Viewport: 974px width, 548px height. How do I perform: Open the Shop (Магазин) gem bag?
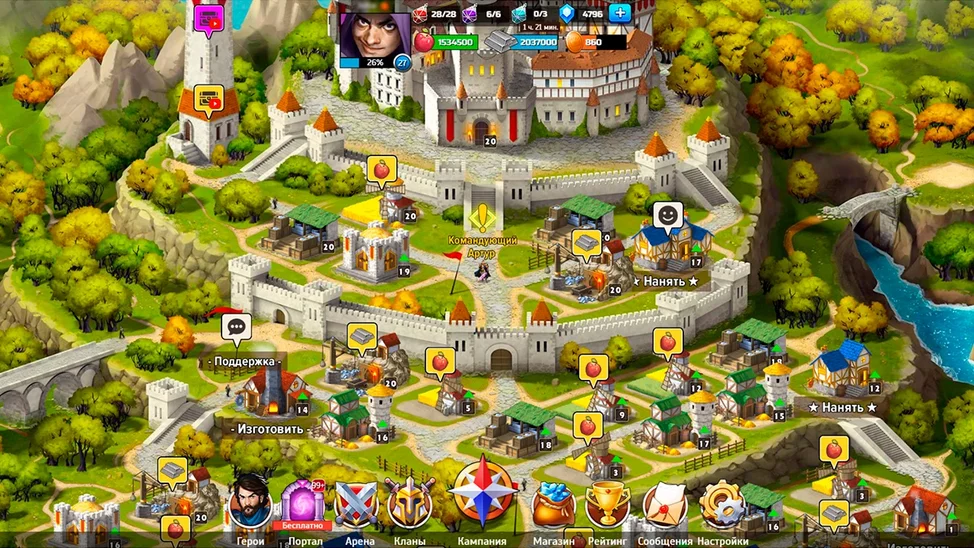click(553, 503)
